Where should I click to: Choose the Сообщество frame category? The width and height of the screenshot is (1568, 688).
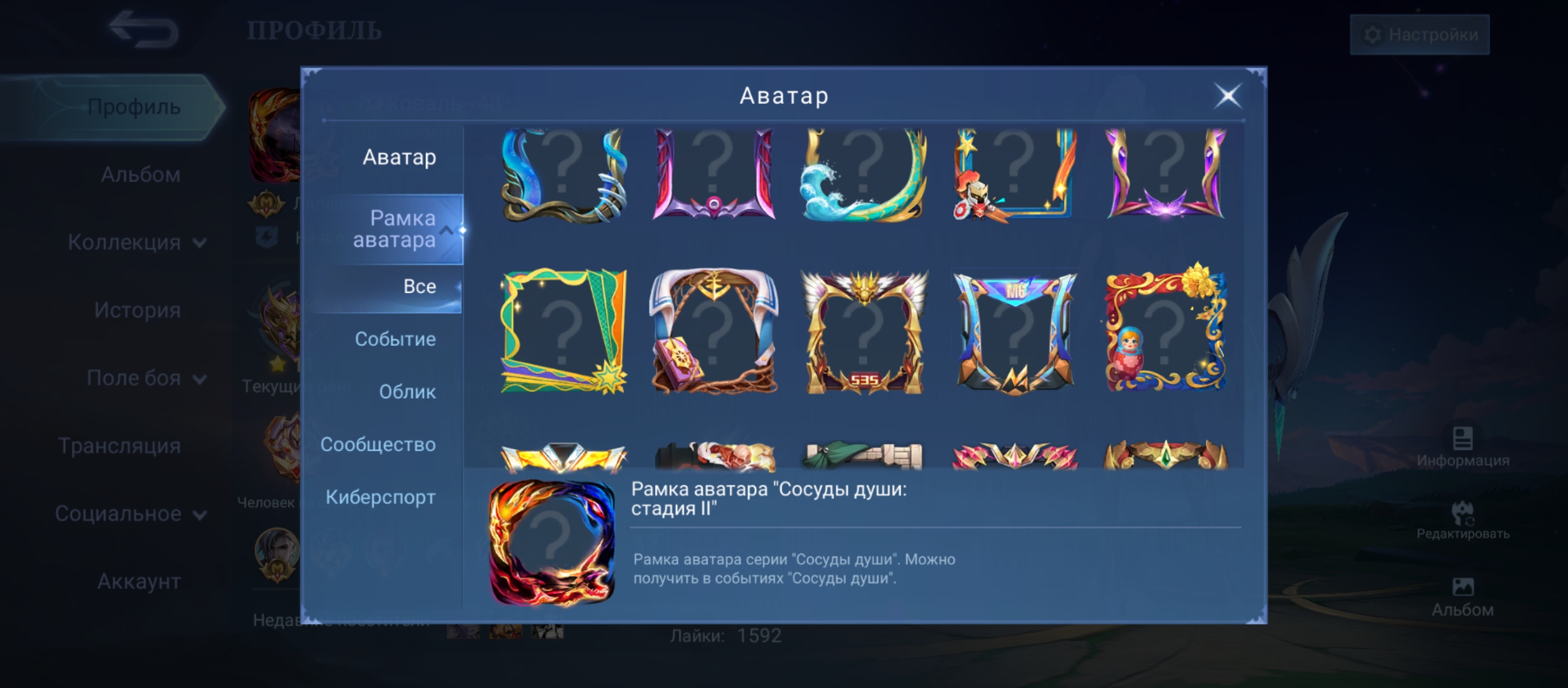378,445
